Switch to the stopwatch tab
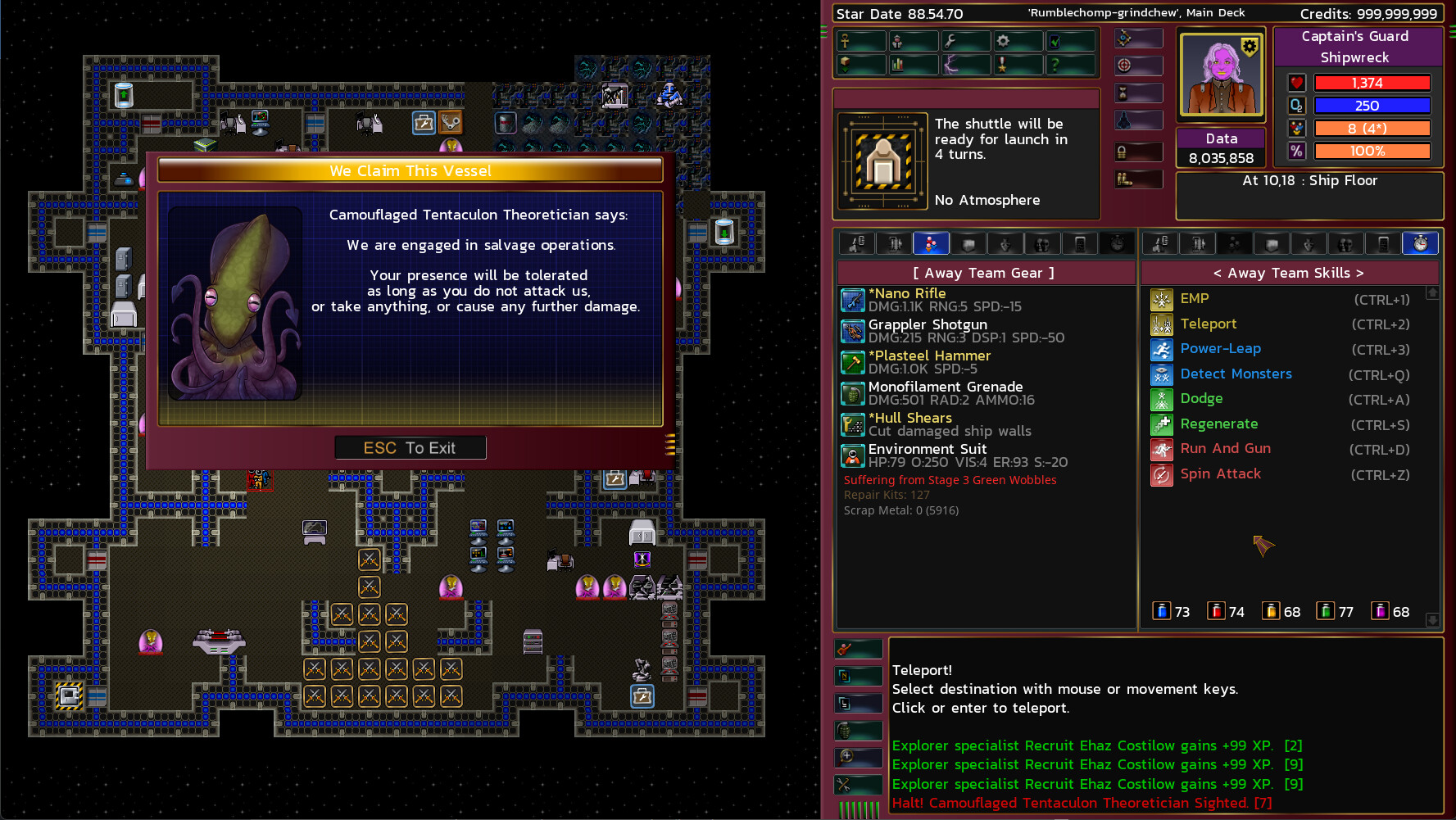This screenshot has width=1456, height=820. [x=1421, y=242]
